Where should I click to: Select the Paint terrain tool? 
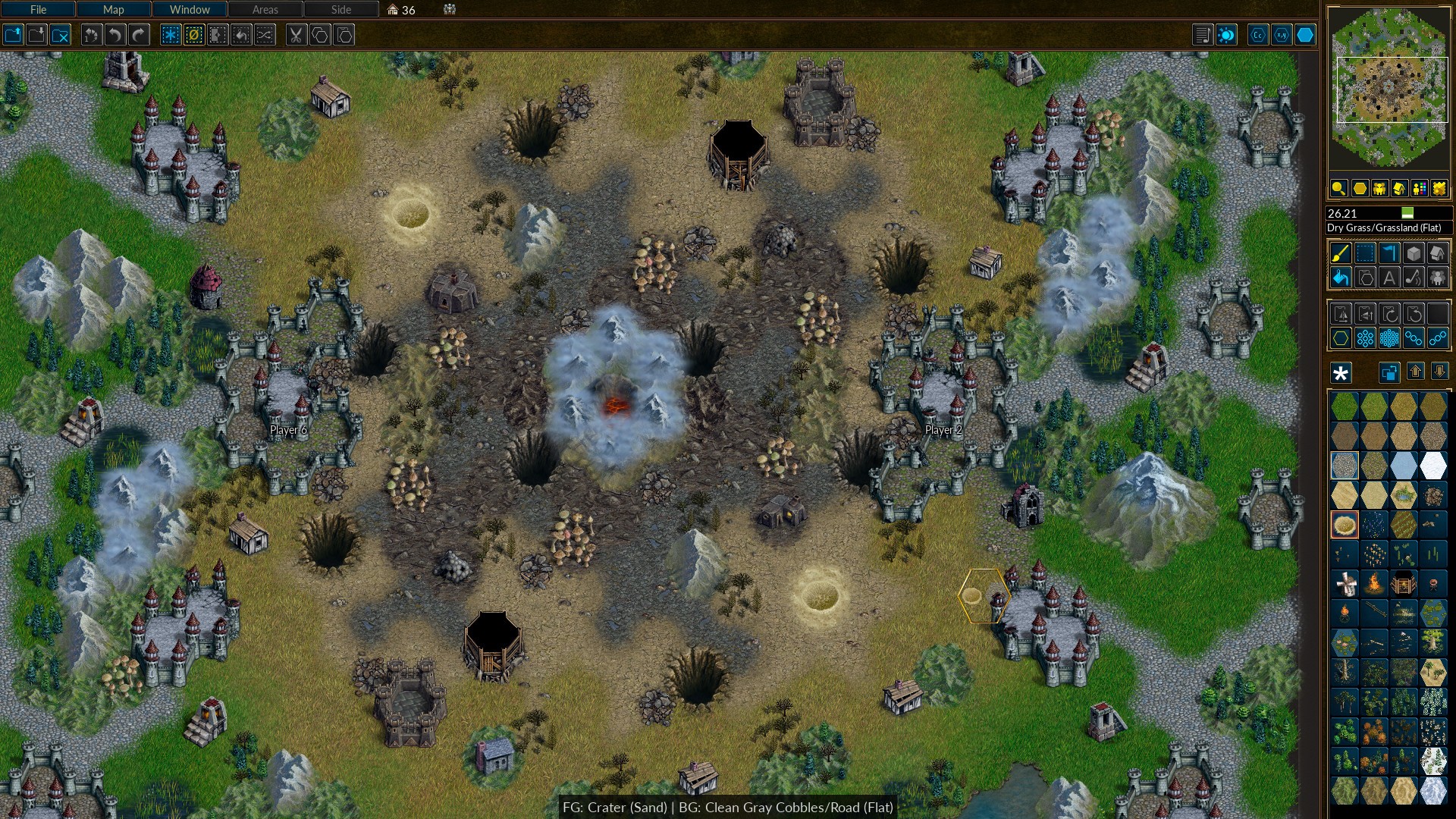point(1341,254)
